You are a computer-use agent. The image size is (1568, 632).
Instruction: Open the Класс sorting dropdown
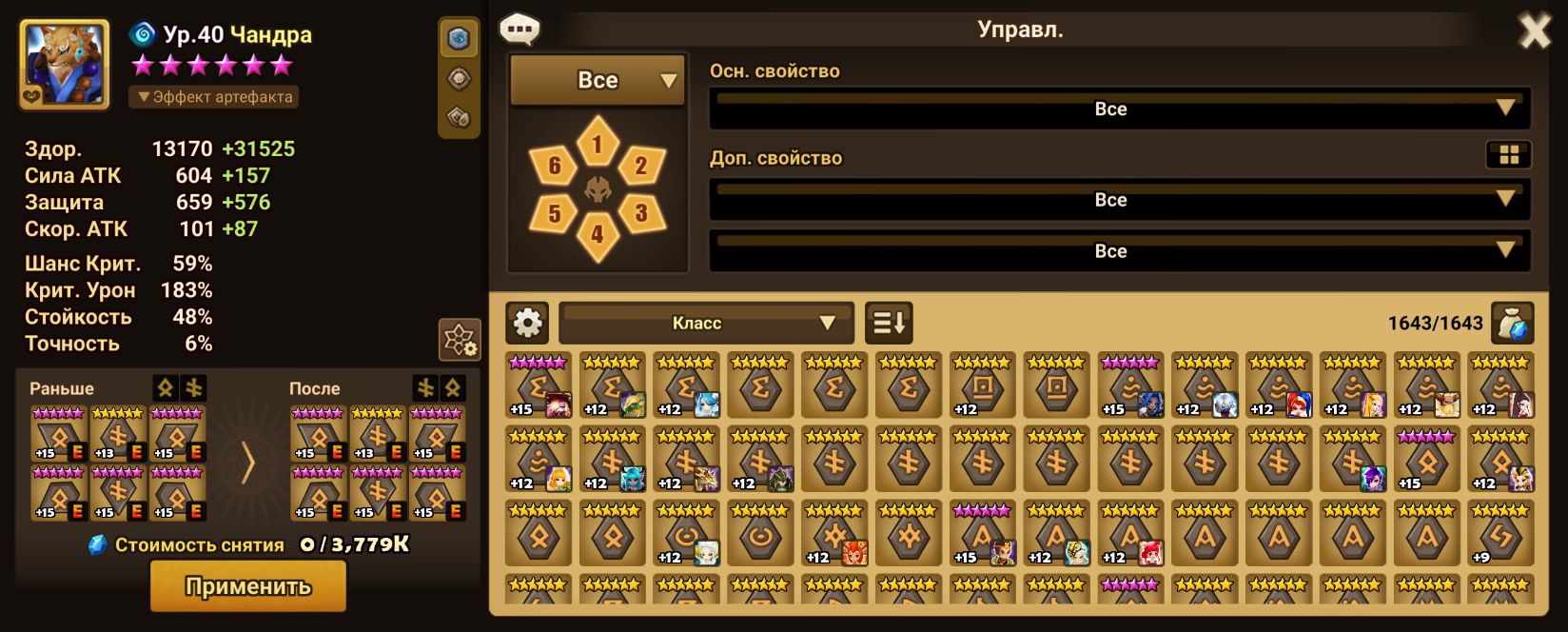point(706,324)
